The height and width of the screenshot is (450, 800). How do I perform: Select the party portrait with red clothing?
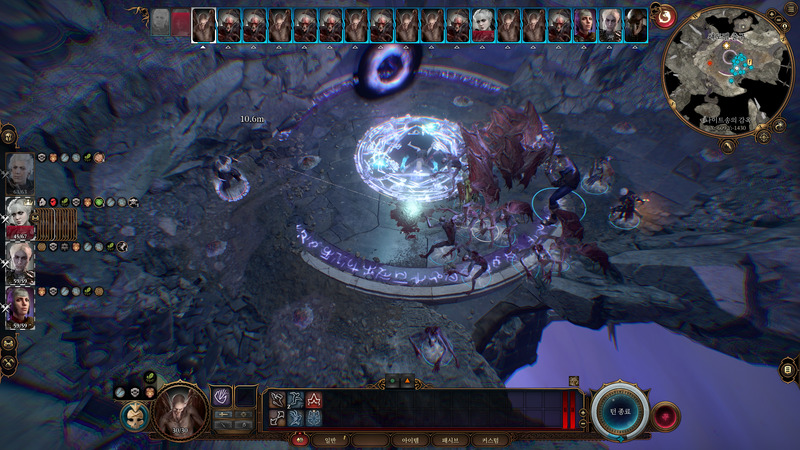point(20,214)
